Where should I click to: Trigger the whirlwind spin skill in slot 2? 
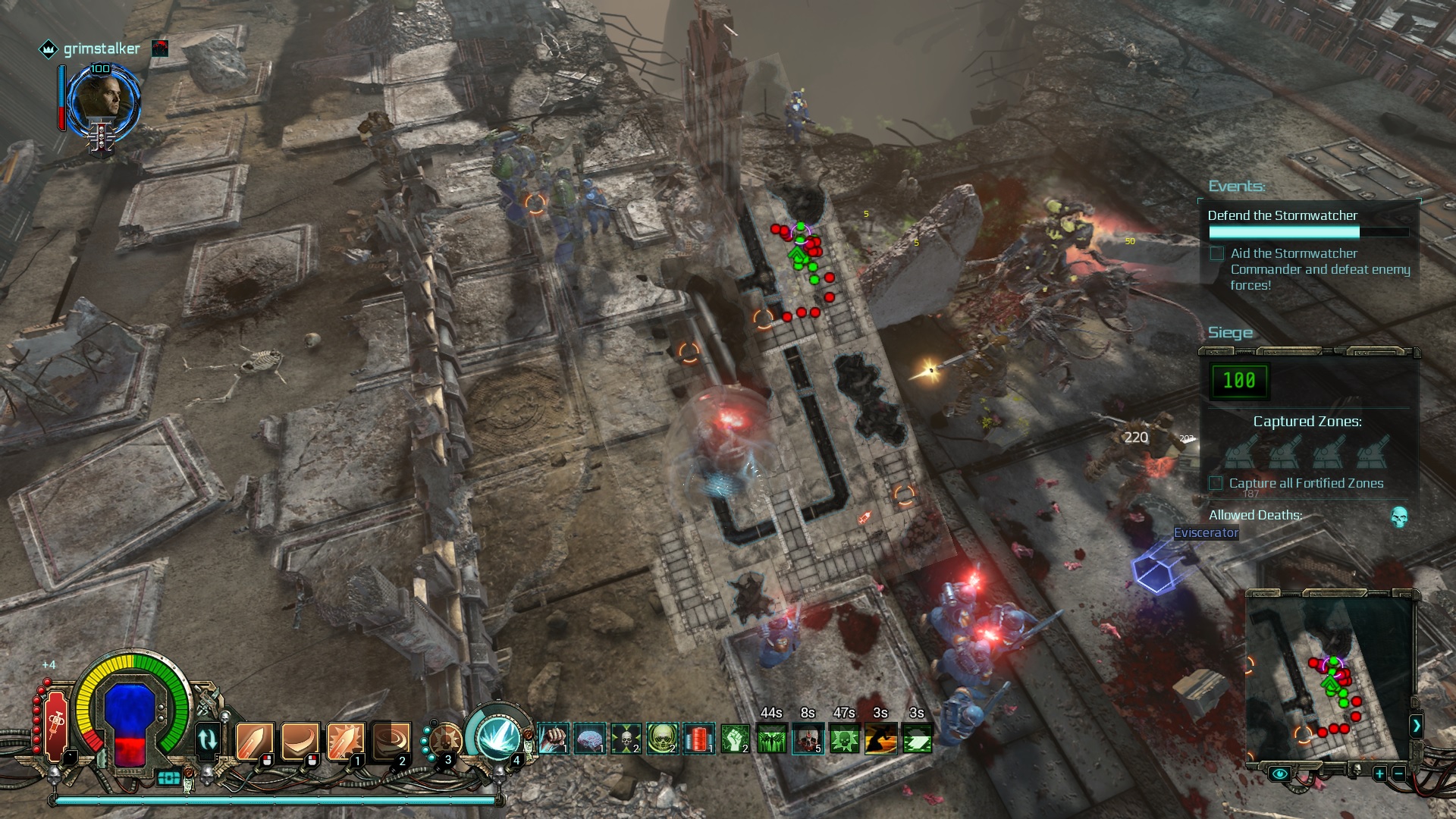pos(391,740)
